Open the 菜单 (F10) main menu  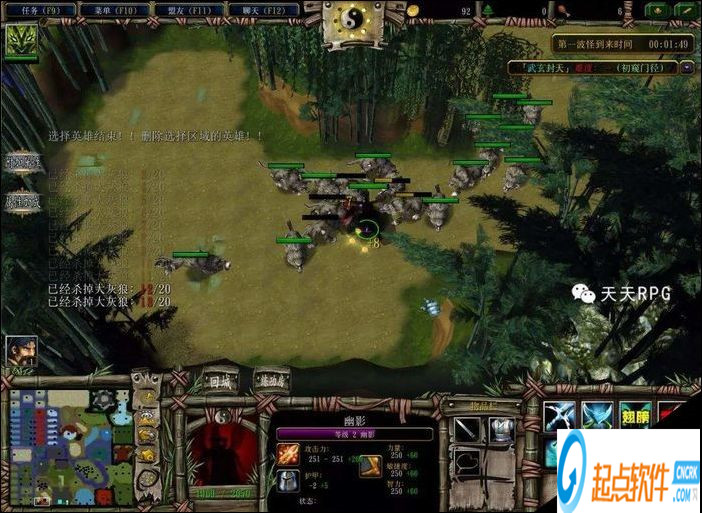[114, 10]
